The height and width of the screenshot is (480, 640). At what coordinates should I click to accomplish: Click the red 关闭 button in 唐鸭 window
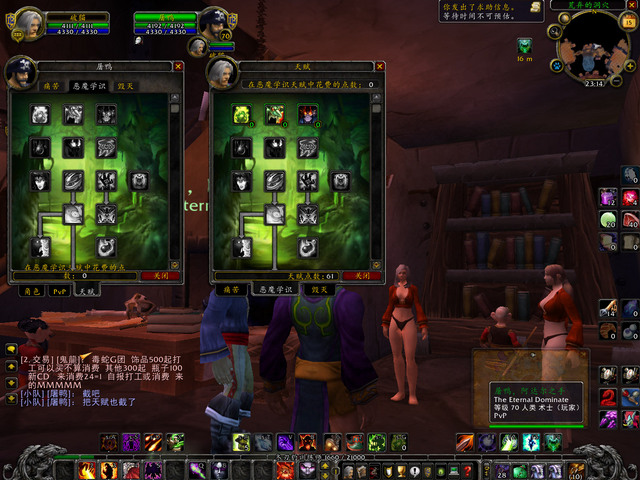point(160,274)
